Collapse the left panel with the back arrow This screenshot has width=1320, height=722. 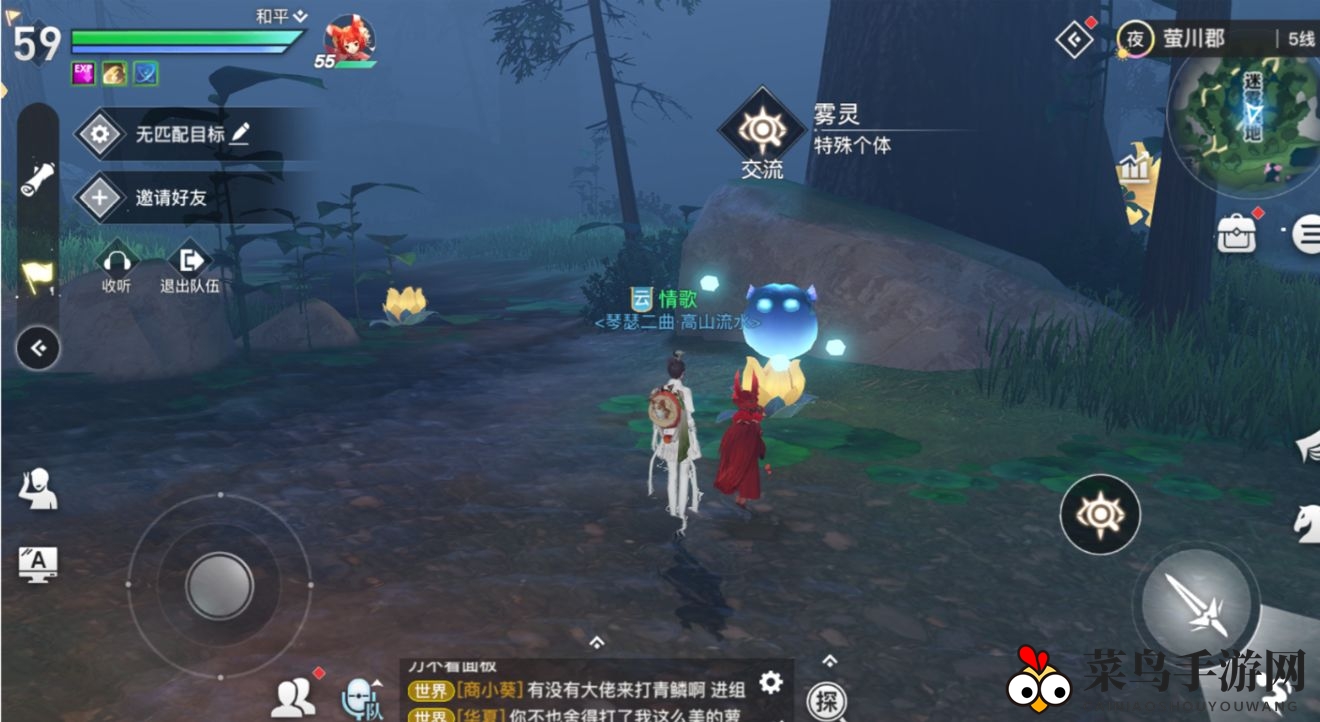pyautogui.click(x=38, y=348)
